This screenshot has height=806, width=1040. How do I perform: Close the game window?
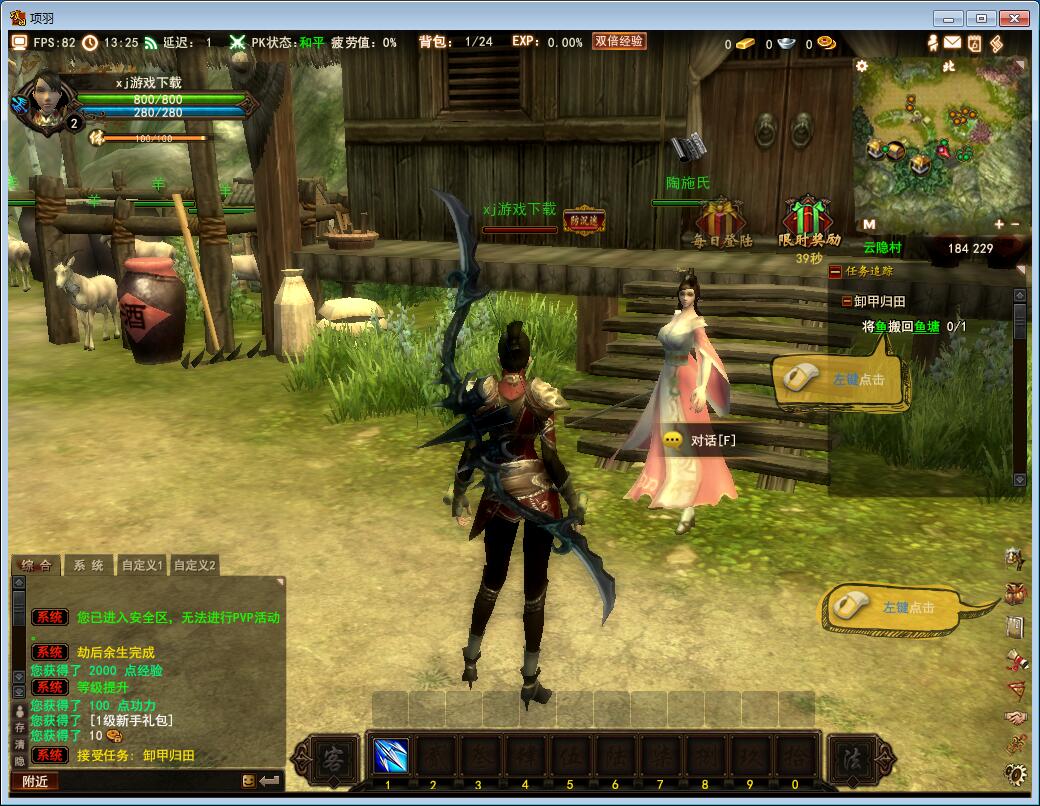click(x=1016, y=17)
